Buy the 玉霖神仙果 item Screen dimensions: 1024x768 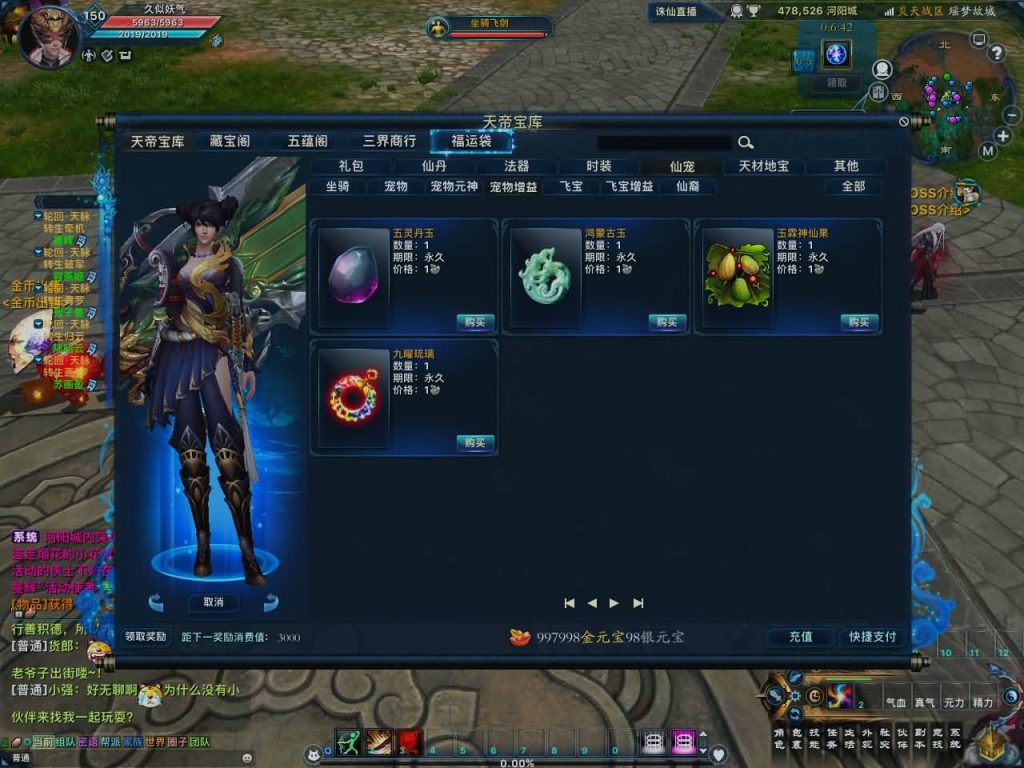coord(860,322)
